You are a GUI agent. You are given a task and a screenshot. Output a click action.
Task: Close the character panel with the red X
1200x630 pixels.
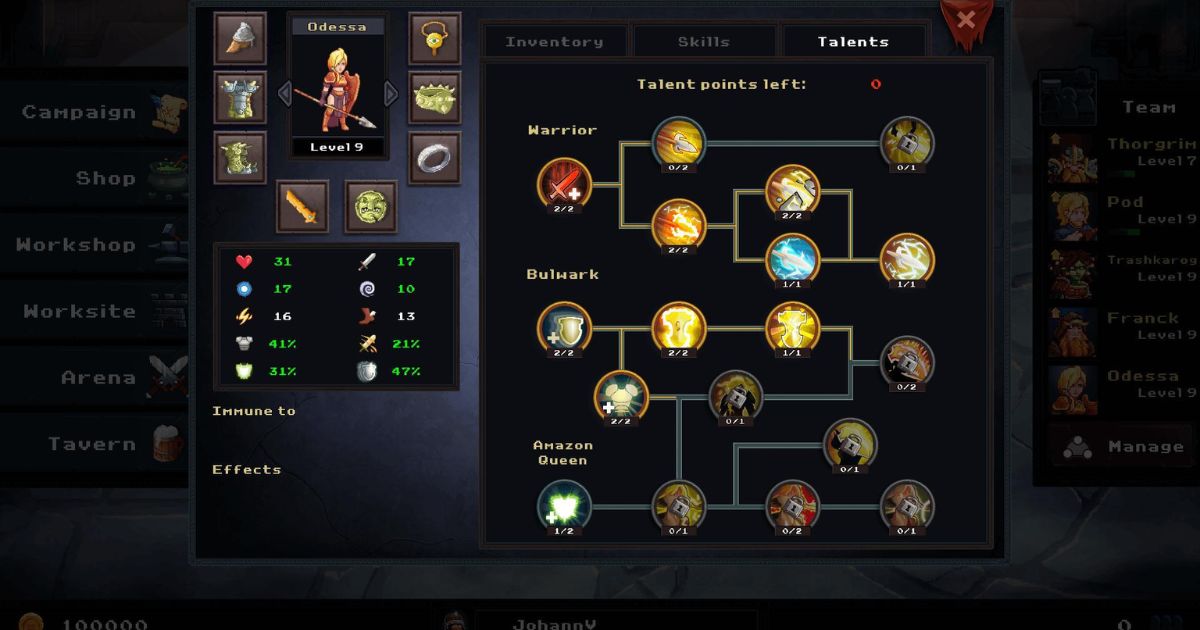point(965,20)
